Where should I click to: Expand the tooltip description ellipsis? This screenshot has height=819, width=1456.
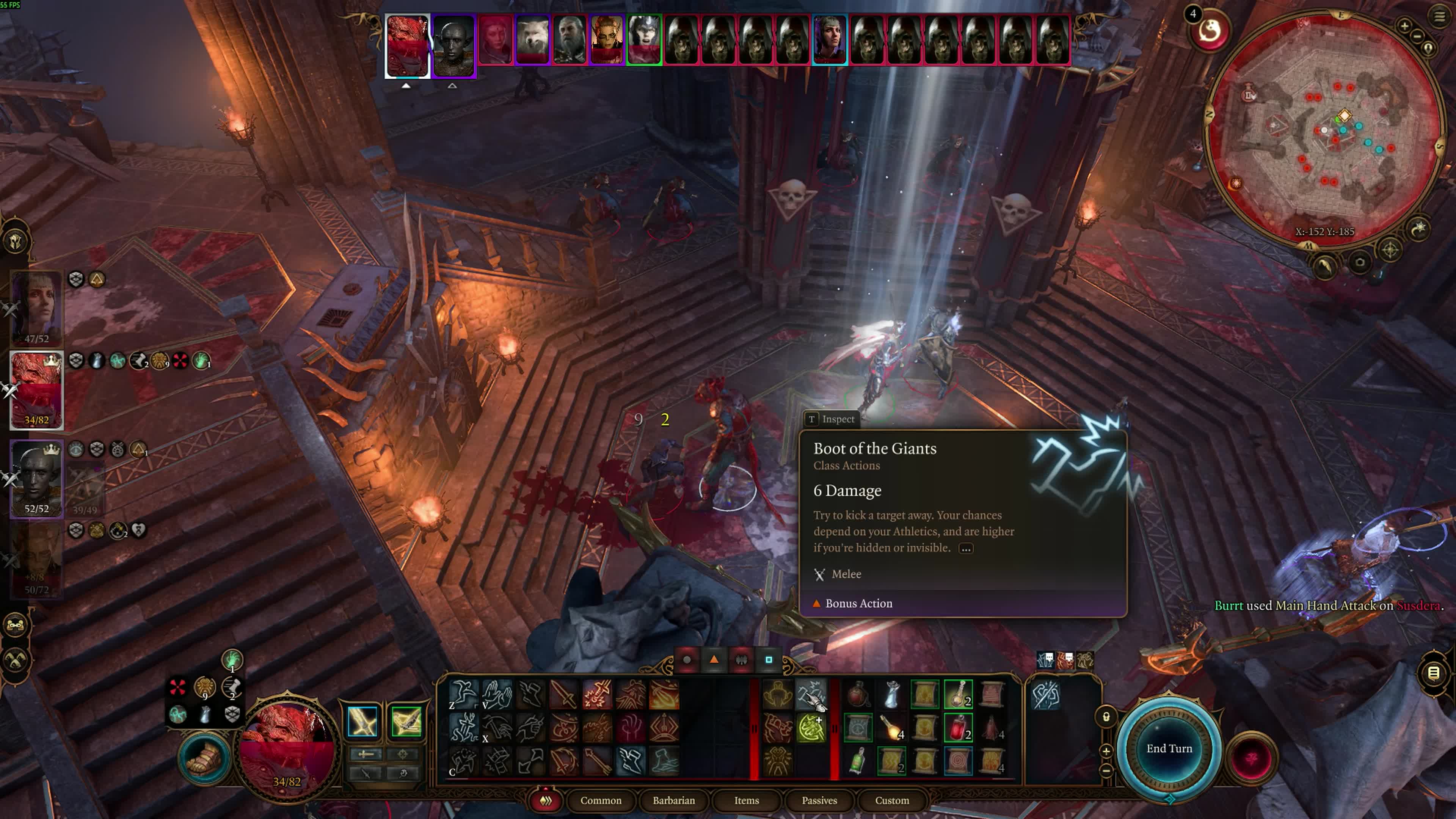click(x=966, y=548)
